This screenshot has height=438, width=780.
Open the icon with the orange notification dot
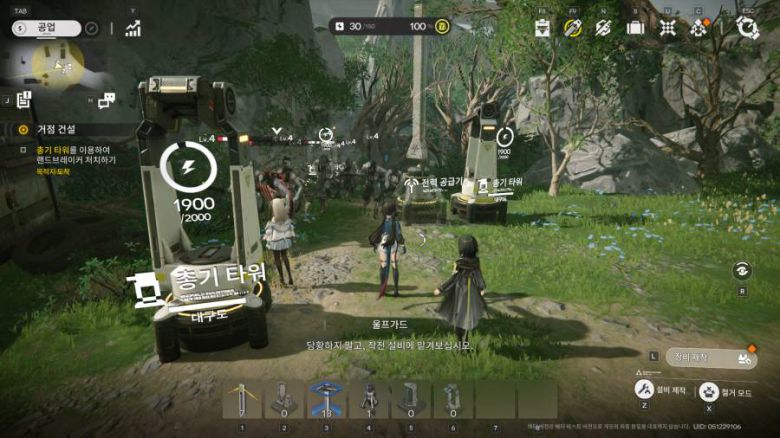click(699, 27)
